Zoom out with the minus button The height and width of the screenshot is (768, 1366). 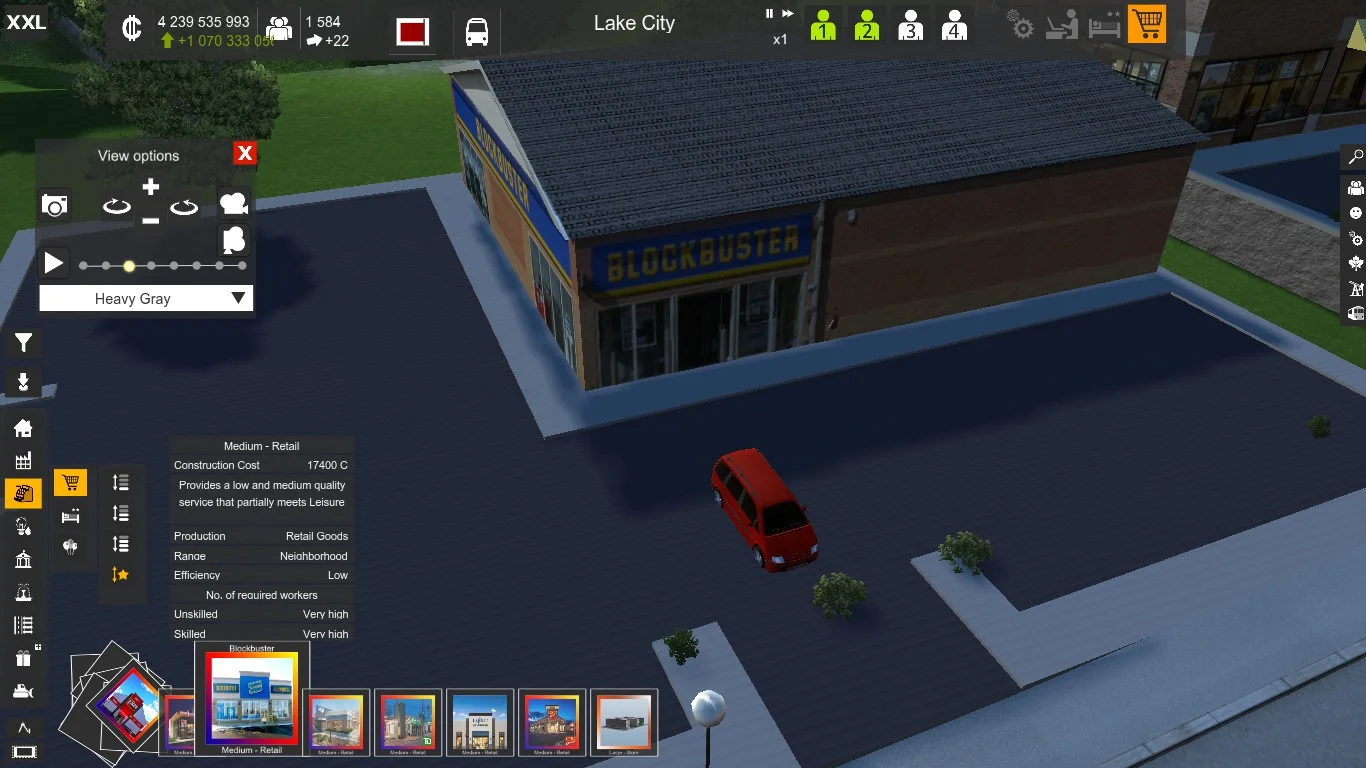click(x=150, y=220)
